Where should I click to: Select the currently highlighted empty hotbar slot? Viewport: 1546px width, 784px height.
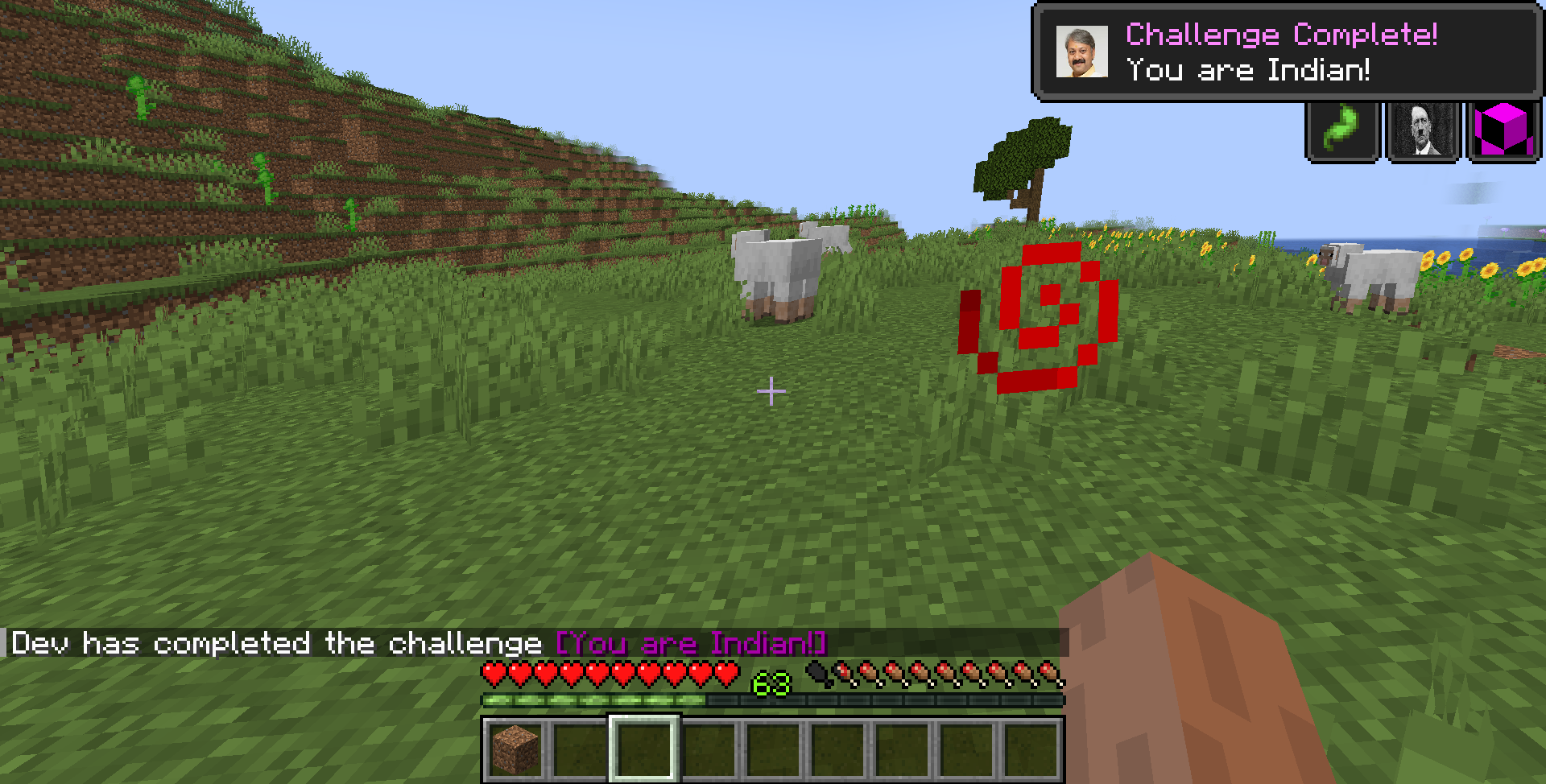click(x=644, y=749)
